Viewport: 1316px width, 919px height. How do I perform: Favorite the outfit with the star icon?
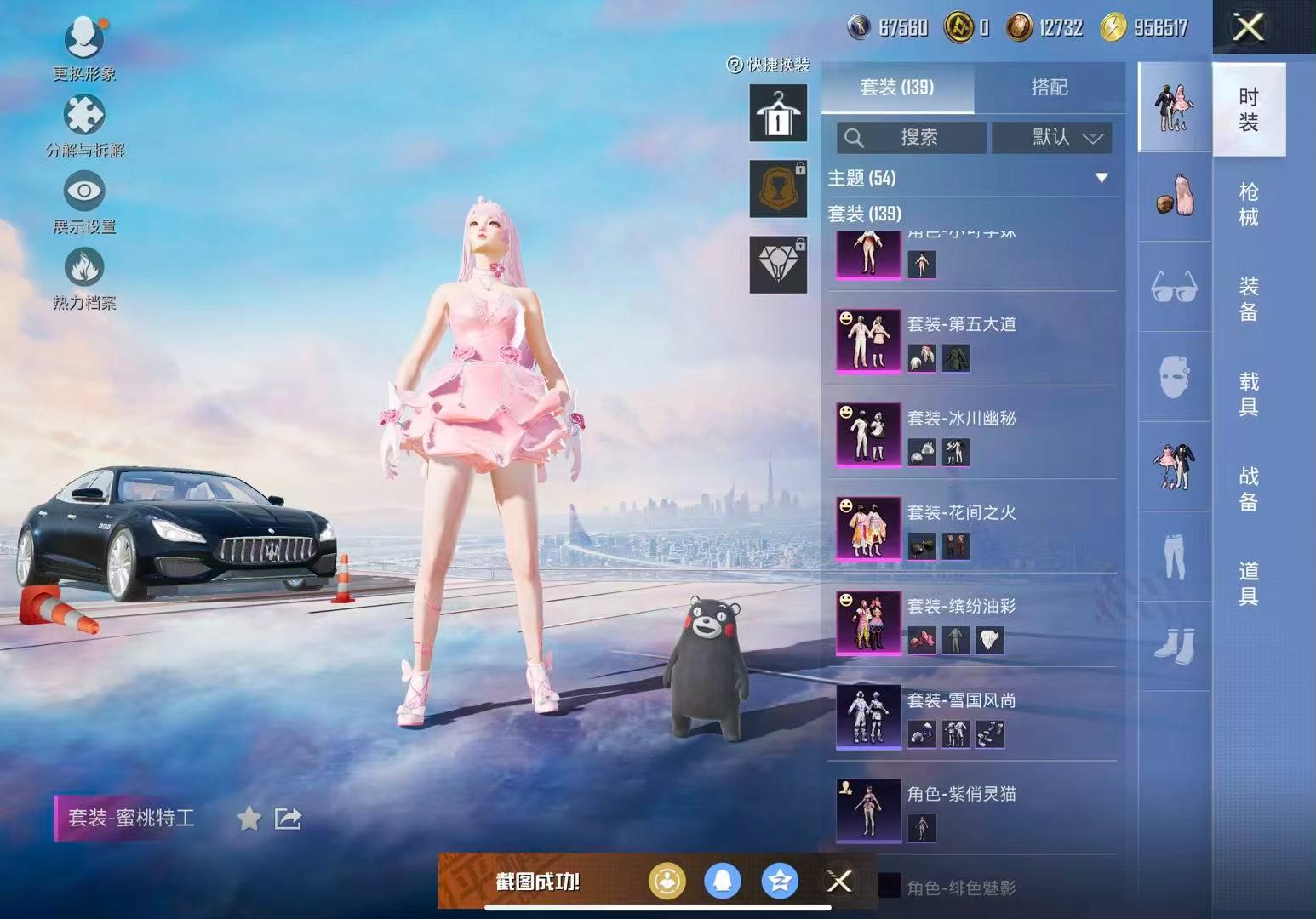tap(249, 819)
